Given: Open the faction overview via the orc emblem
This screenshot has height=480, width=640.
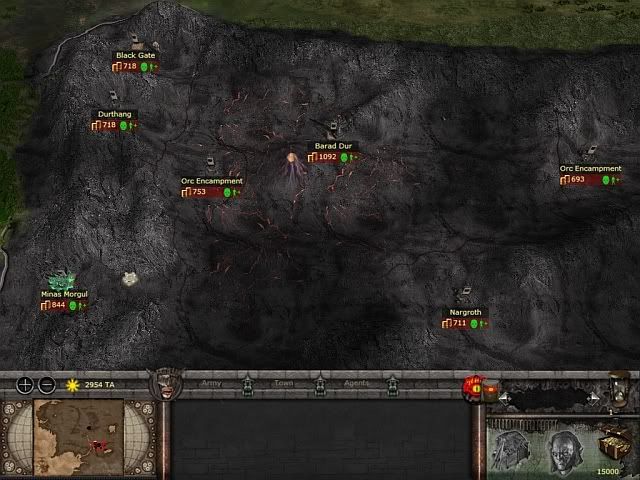Looking at the screenshot, I should 163,383.
